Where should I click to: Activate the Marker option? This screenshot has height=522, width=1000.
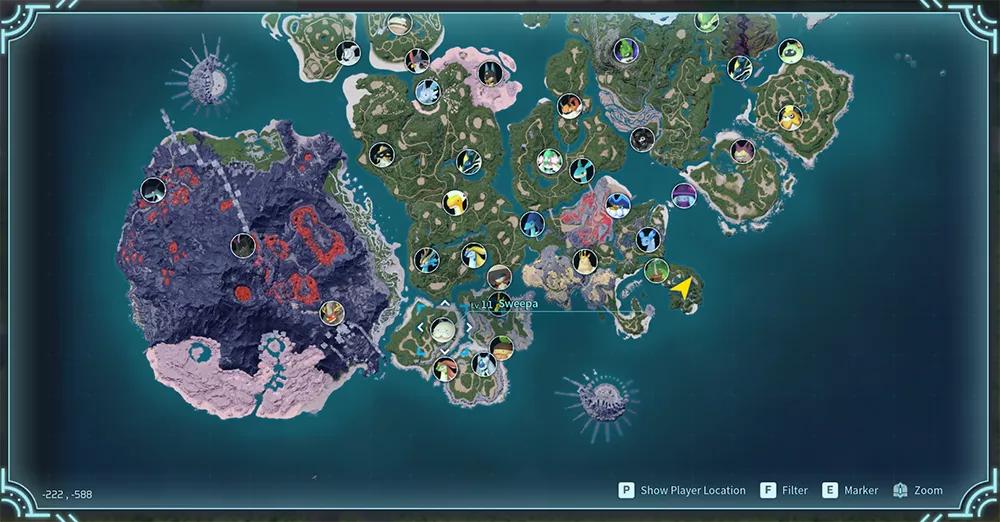pos(850,490)
